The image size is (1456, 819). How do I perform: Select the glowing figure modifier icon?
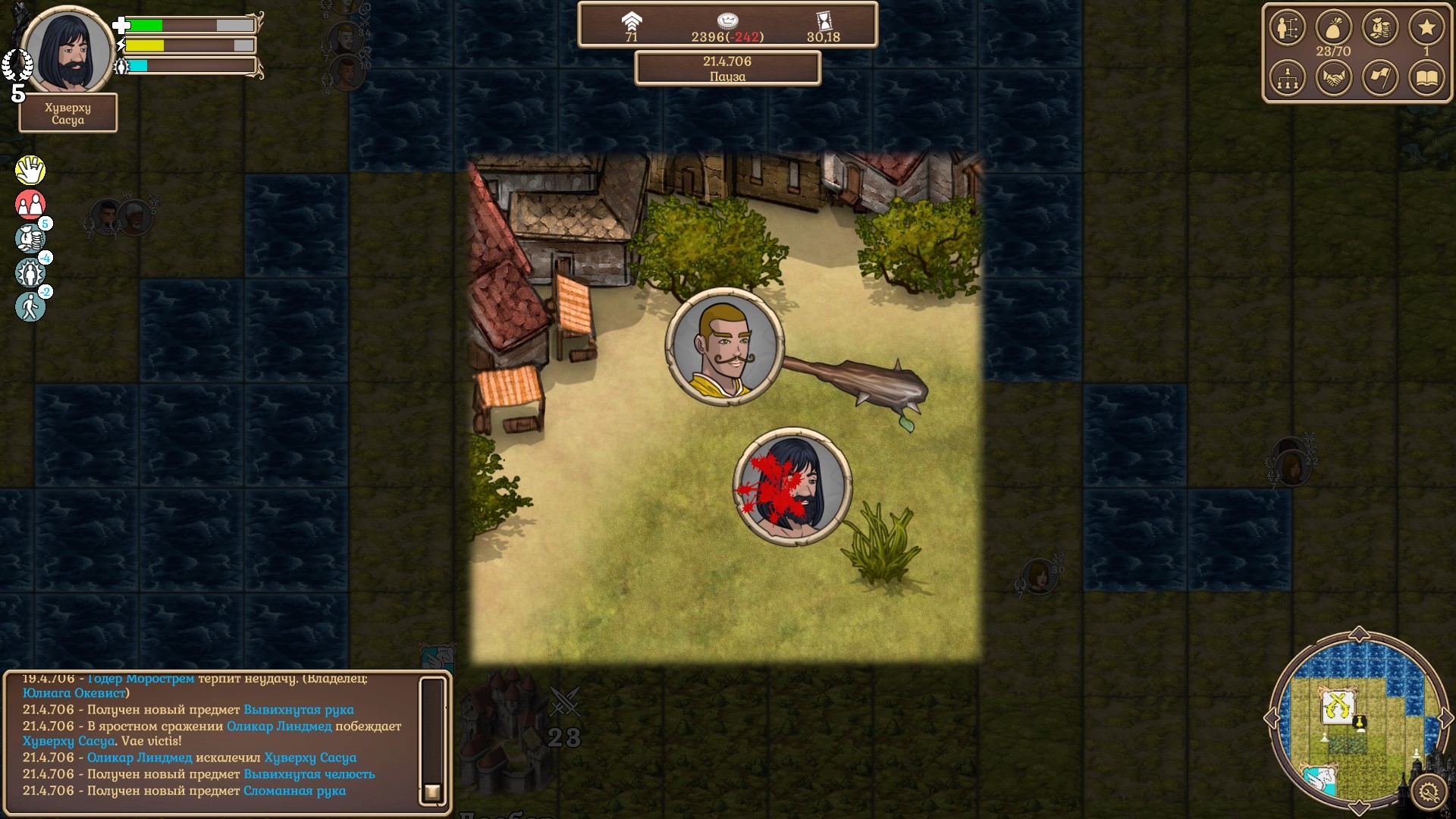coord(30,272)
